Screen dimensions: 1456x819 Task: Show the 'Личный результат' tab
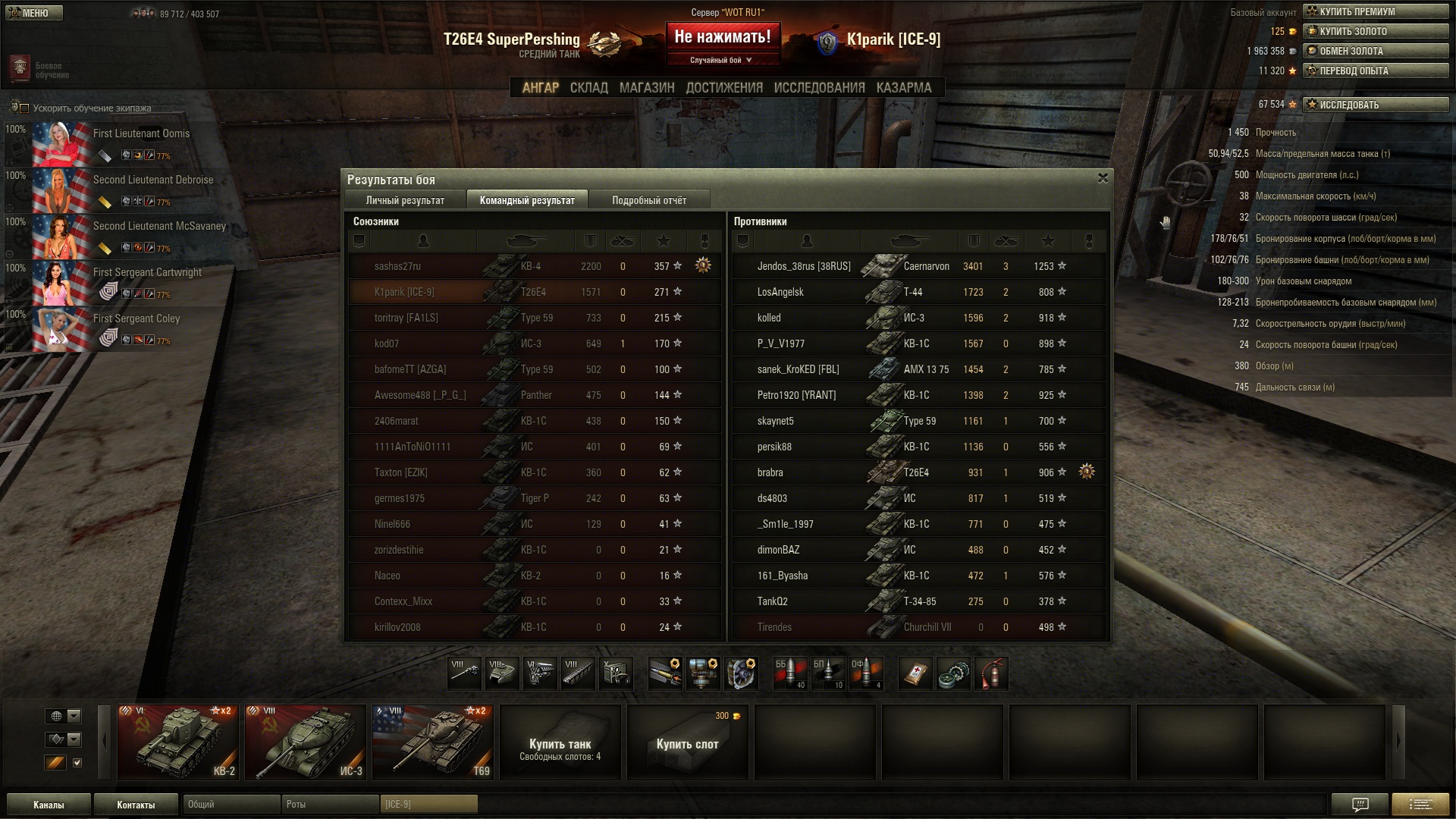pos(405,200)
